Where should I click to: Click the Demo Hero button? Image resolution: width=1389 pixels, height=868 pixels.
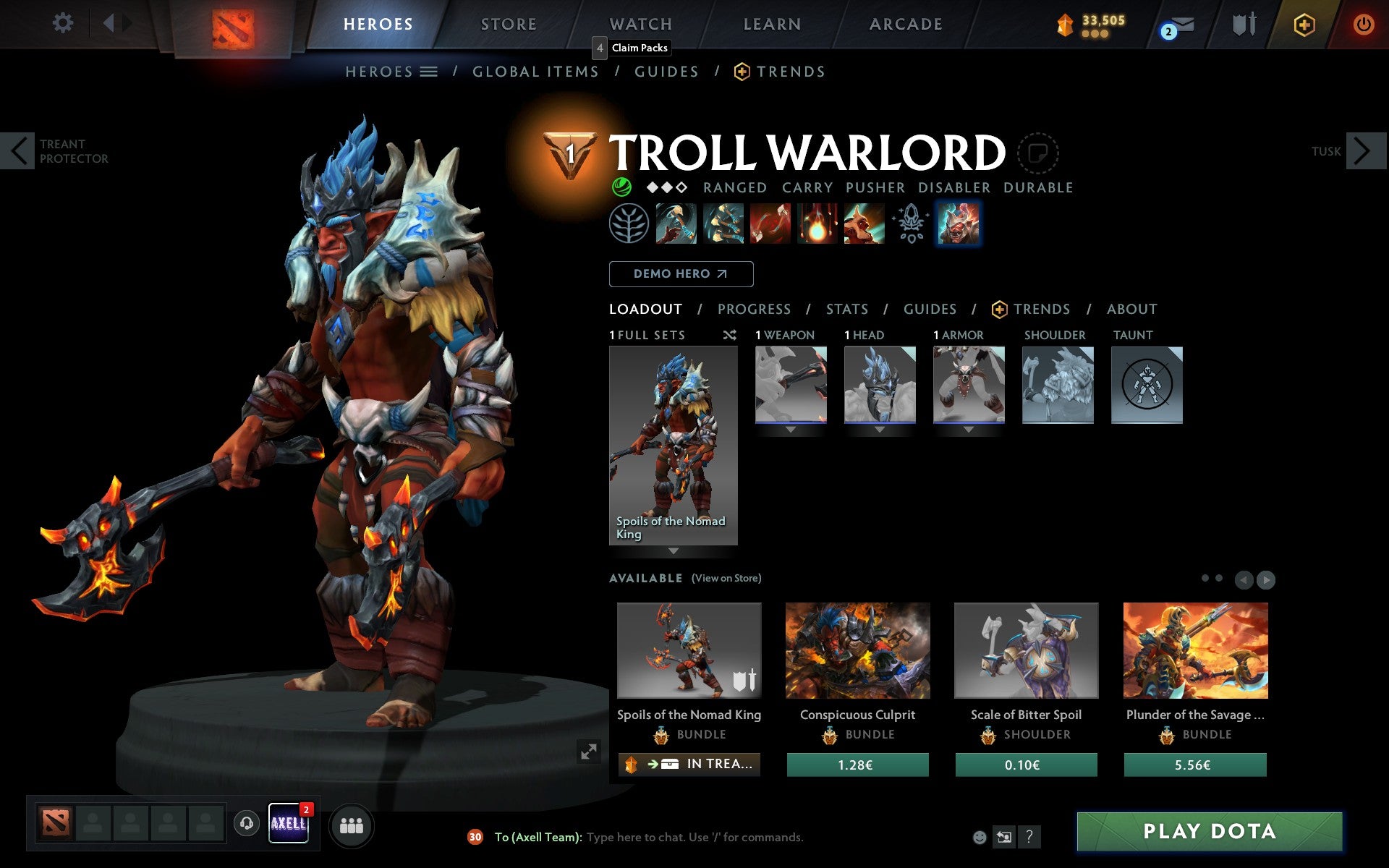tap(681, 274)
